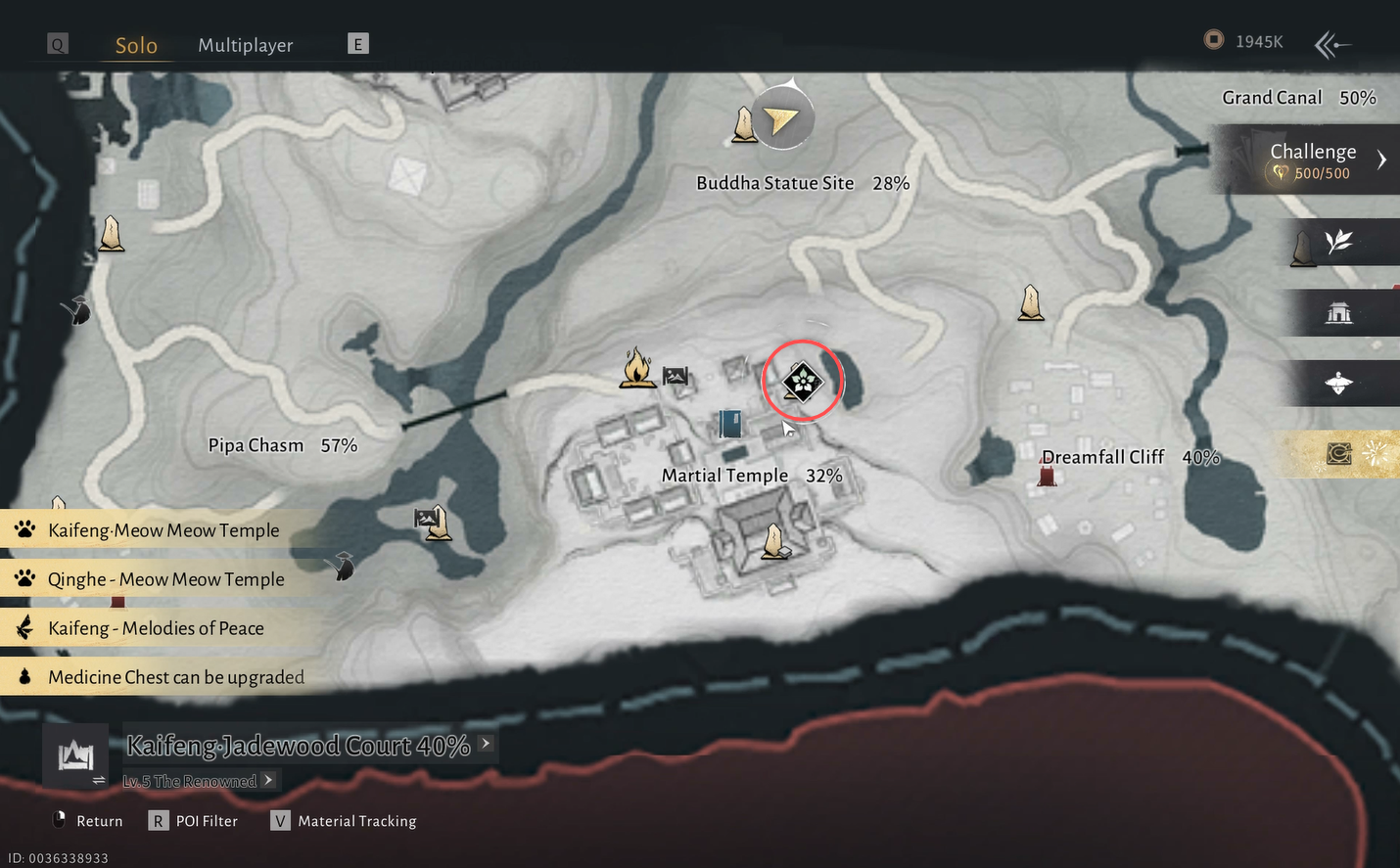Viewport: 1400px width, 868px height.
Task: Select the circled flower diamond map marker
Action: 802,381
